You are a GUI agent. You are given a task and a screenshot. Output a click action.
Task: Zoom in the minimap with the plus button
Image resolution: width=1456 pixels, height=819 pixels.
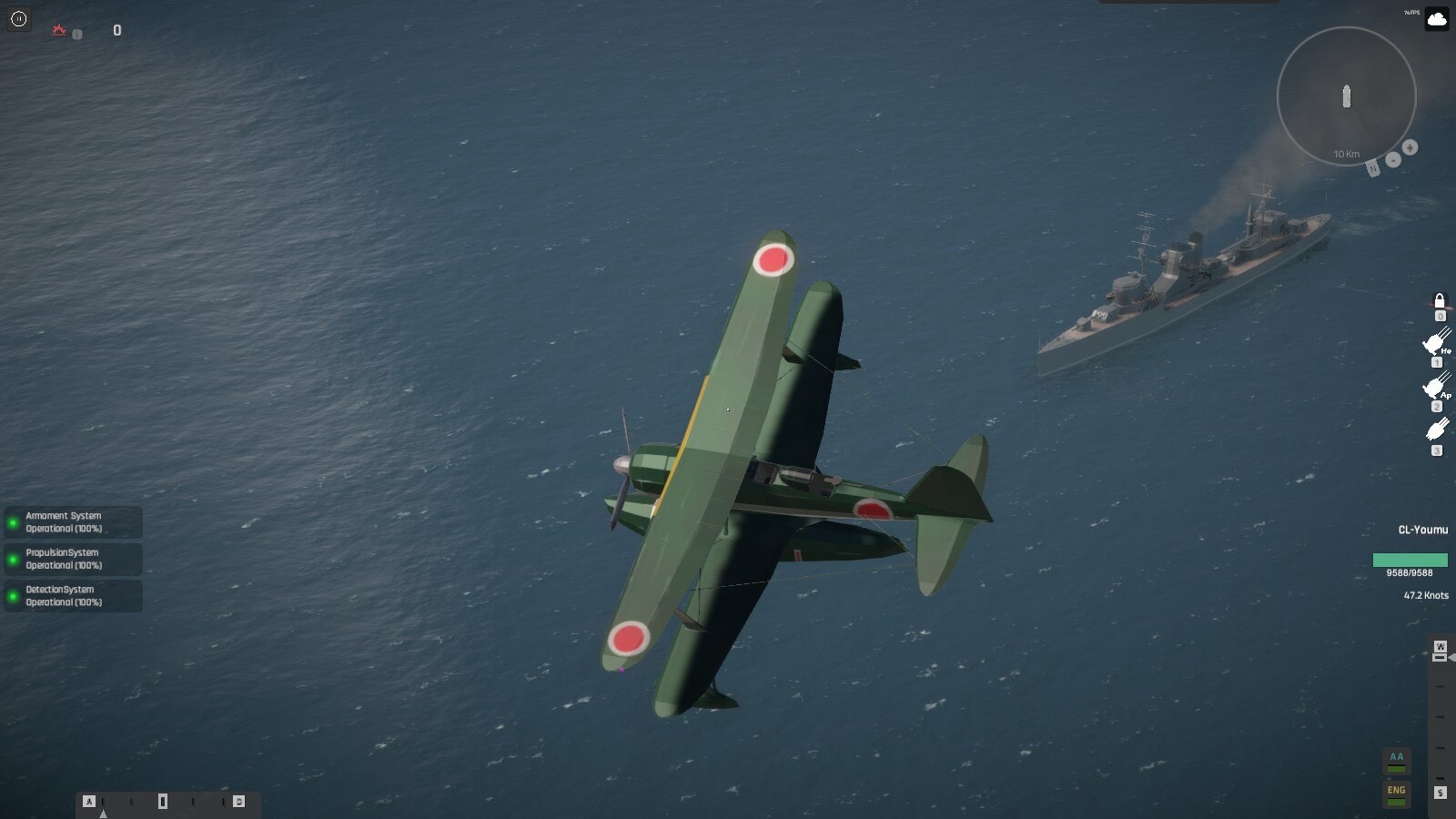pyautogui.click(x=1410, y=148)
